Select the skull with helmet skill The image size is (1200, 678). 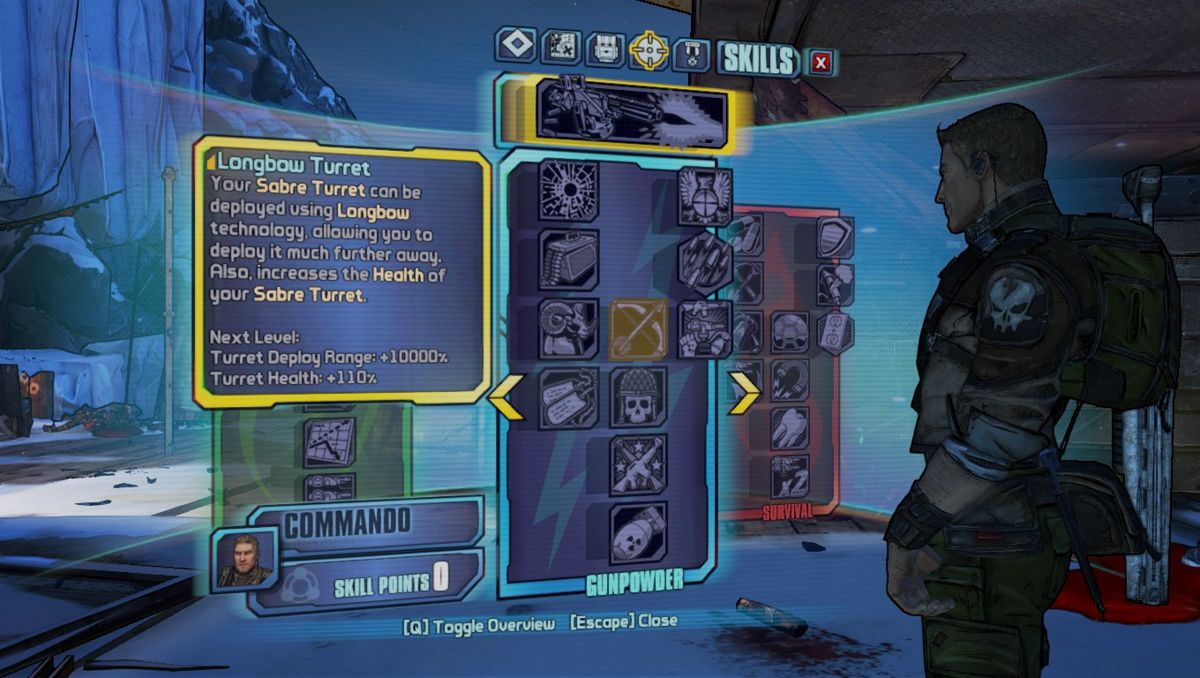coord(638,397)
